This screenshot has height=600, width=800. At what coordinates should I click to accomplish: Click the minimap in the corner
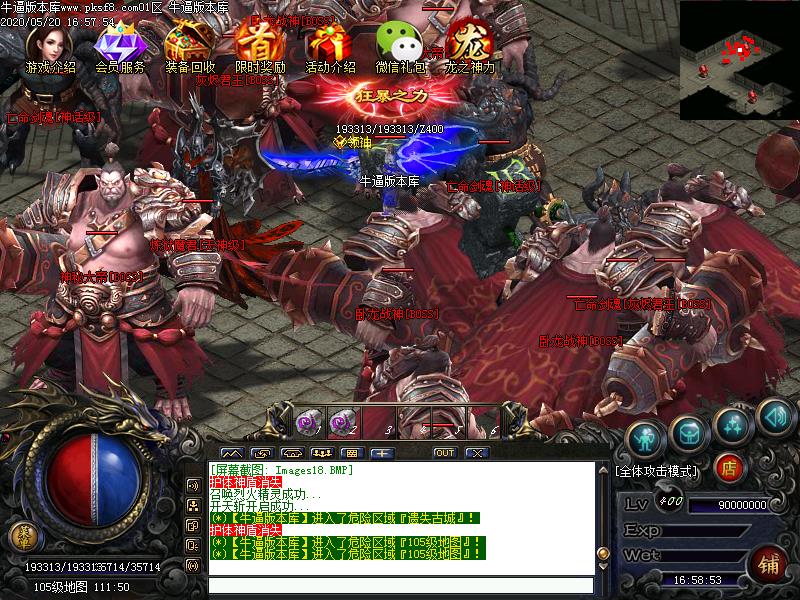[x=739, y=60]
